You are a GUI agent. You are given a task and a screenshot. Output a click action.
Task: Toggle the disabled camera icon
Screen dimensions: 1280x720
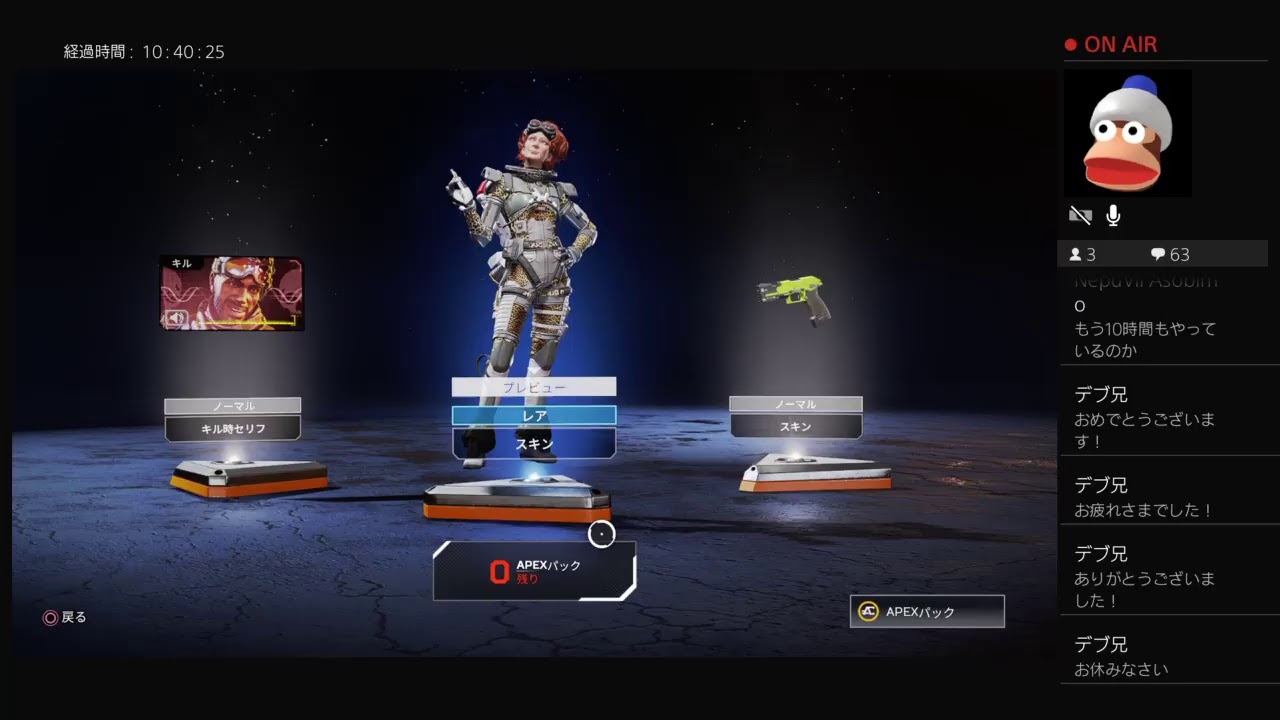coord(1080,215)
